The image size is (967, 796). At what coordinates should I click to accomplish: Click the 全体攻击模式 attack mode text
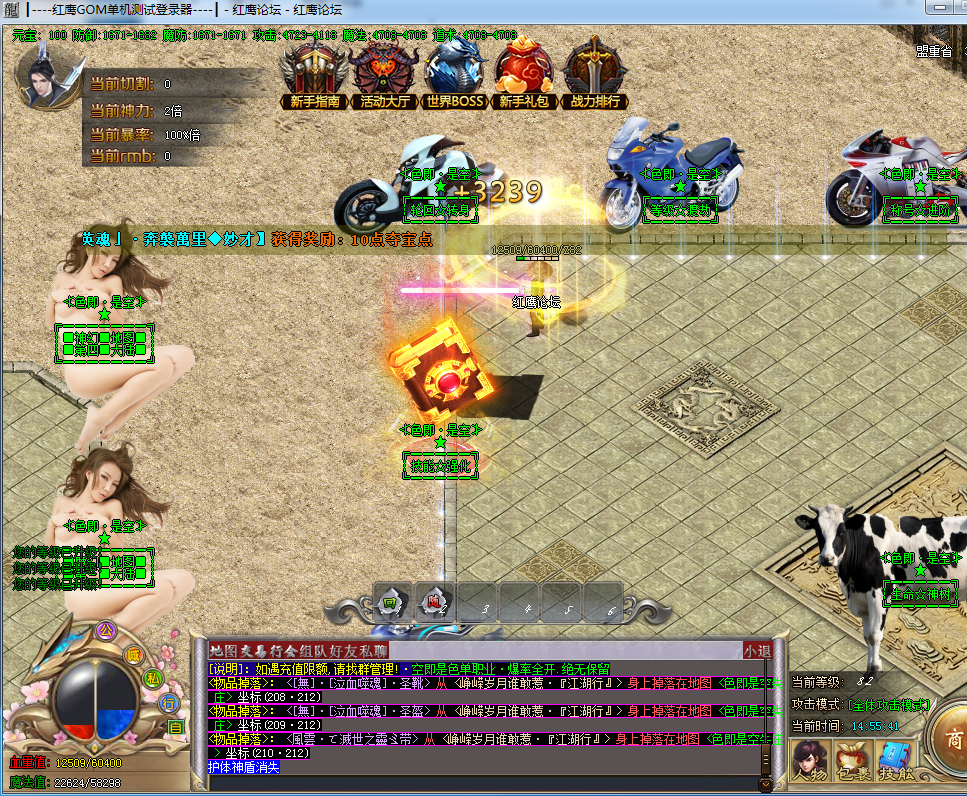(x=889, y=705)
